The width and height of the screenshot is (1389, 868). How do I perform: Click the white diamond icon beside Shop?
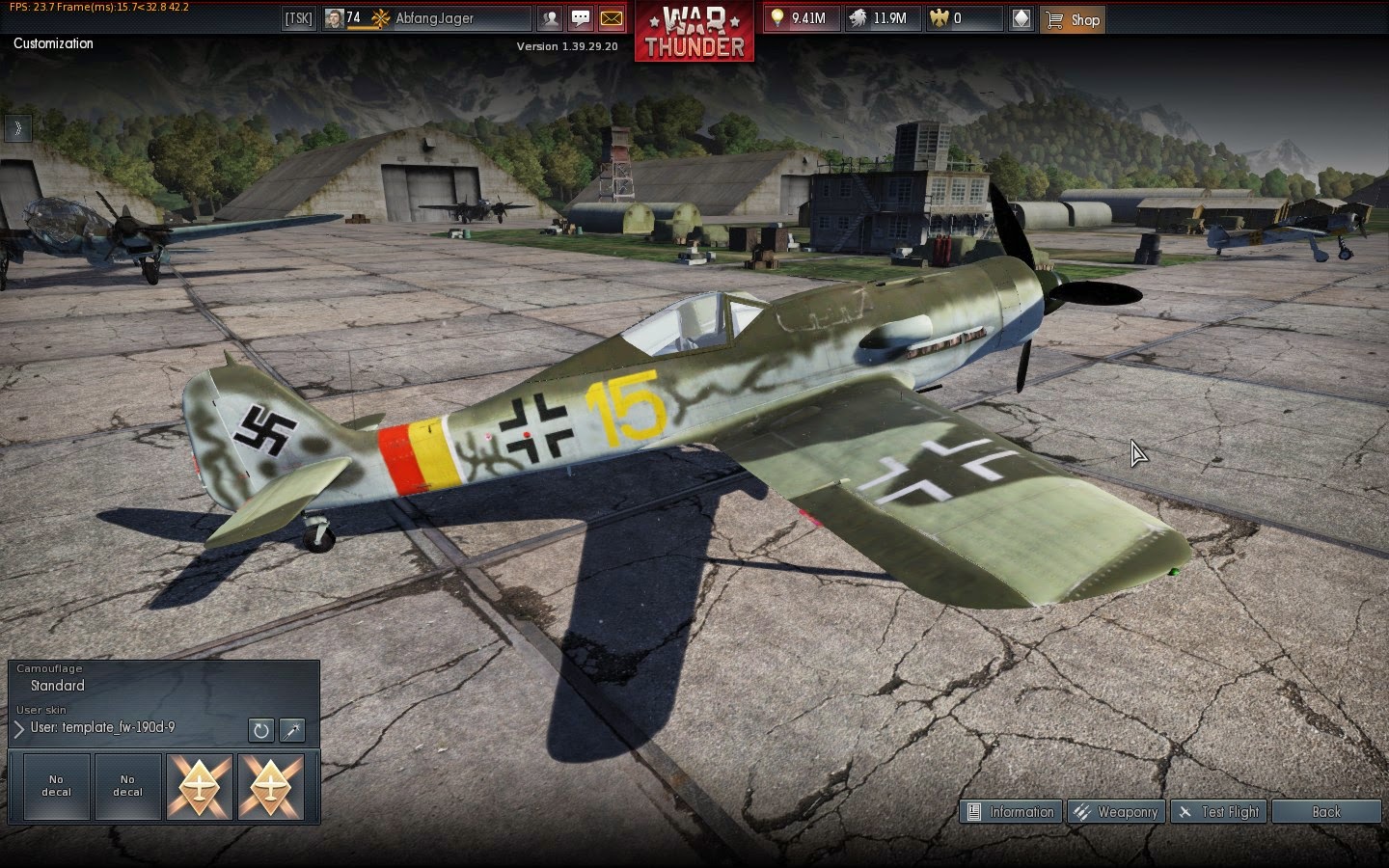(x=1022, y=18)
